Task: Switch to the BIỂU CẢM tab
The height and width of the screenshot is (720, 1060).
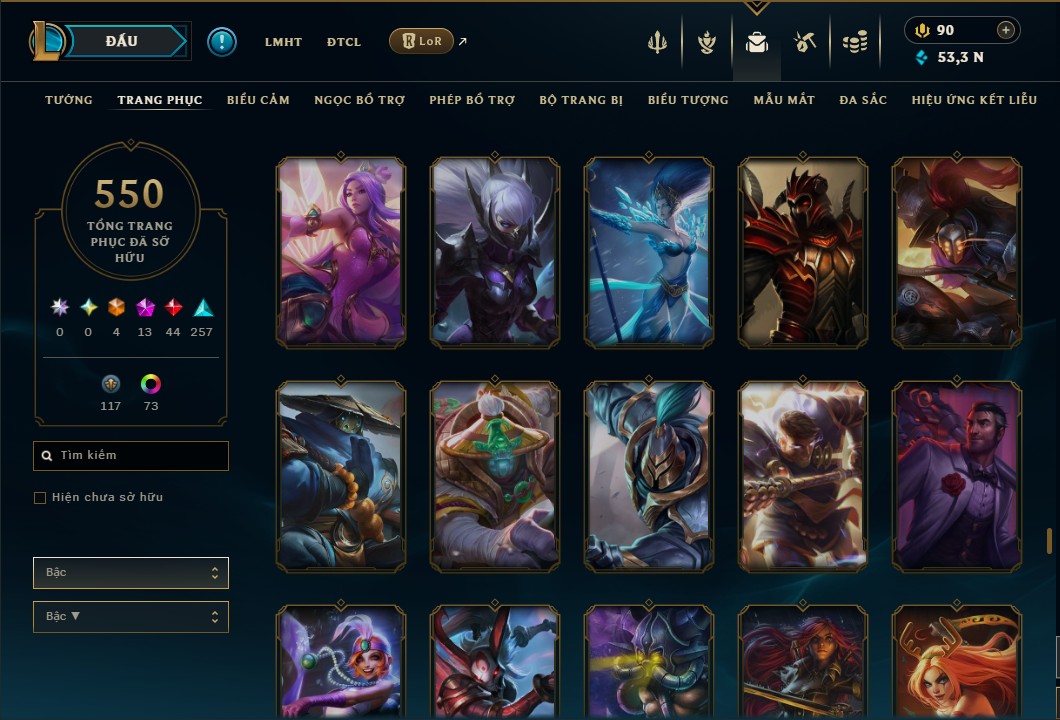Action: (x=258, y=100)
